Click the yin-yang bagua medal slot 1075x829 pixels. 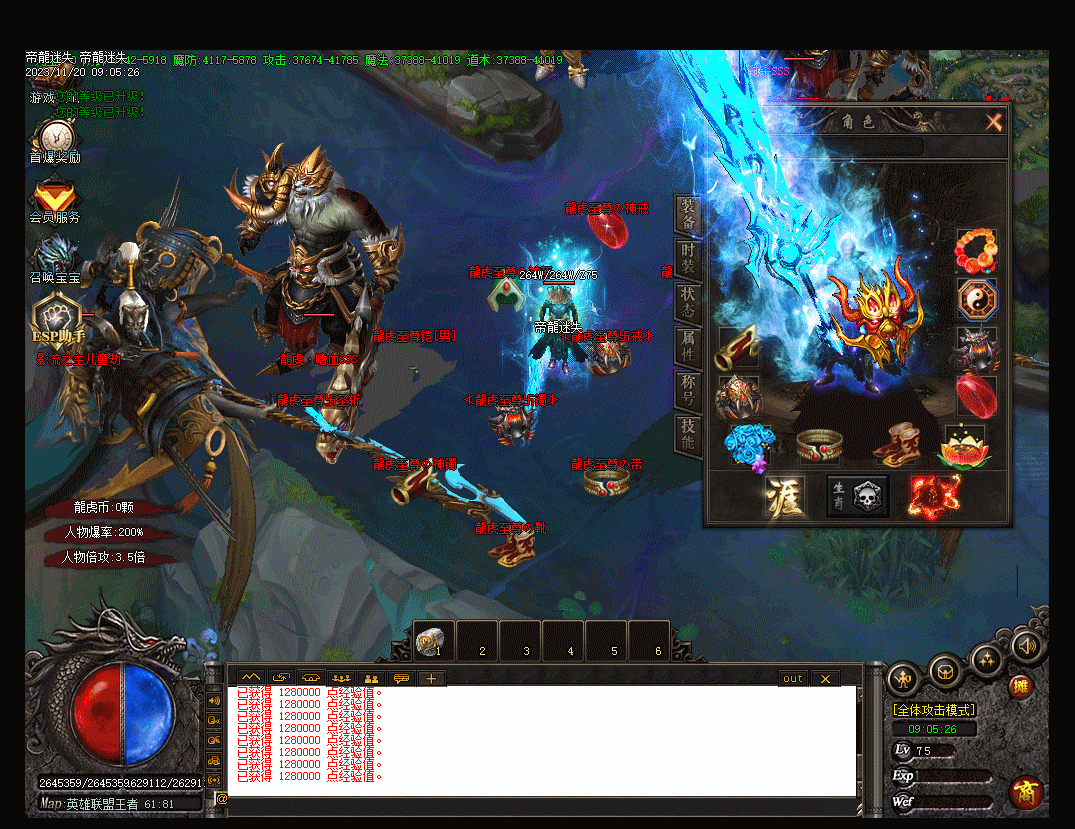(x=976, y=299)
